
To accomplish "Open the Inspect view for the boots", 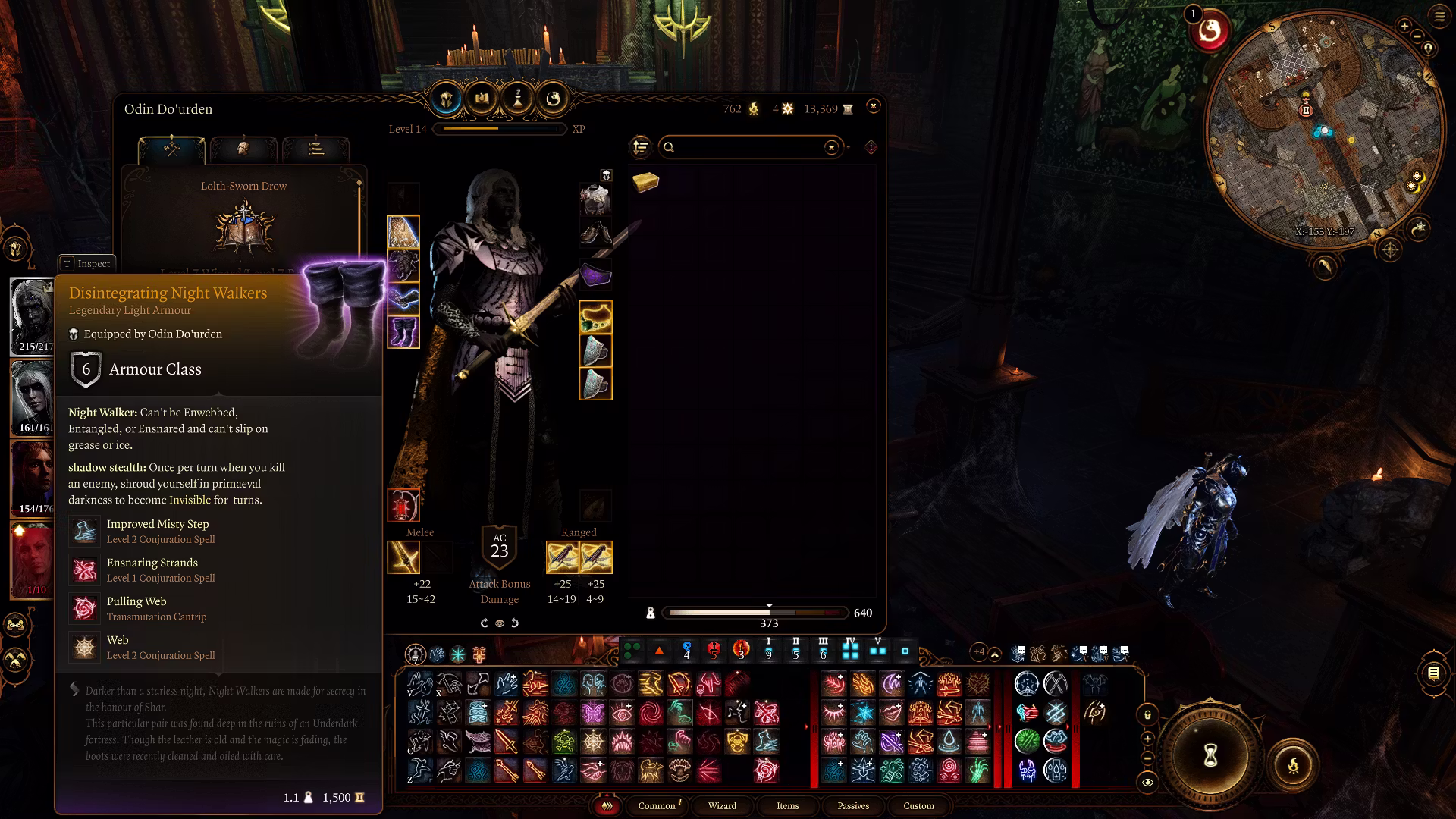I will click(87, 263).
